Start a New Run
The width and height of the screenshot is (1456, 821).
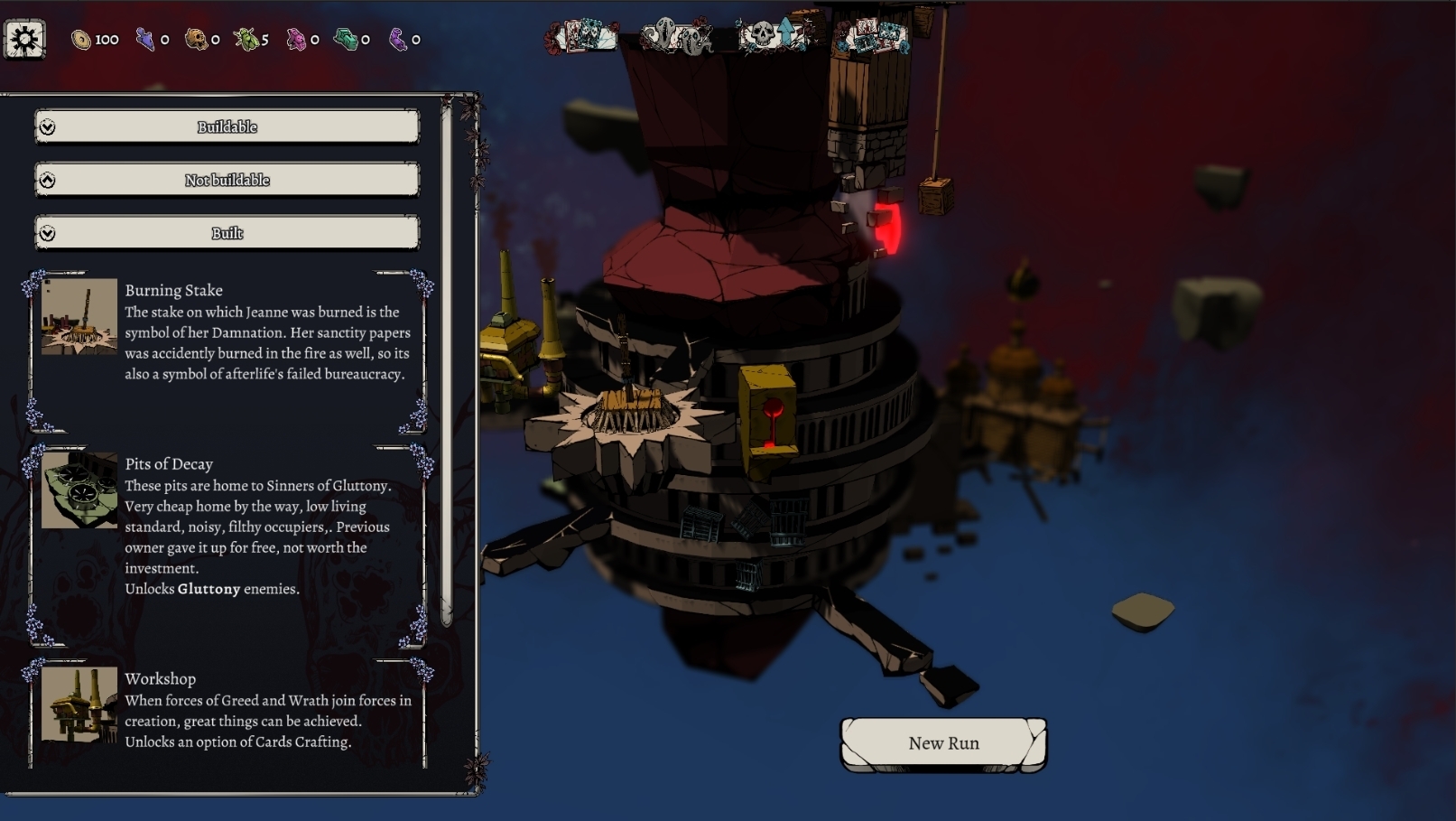click(x=943, y=742)
